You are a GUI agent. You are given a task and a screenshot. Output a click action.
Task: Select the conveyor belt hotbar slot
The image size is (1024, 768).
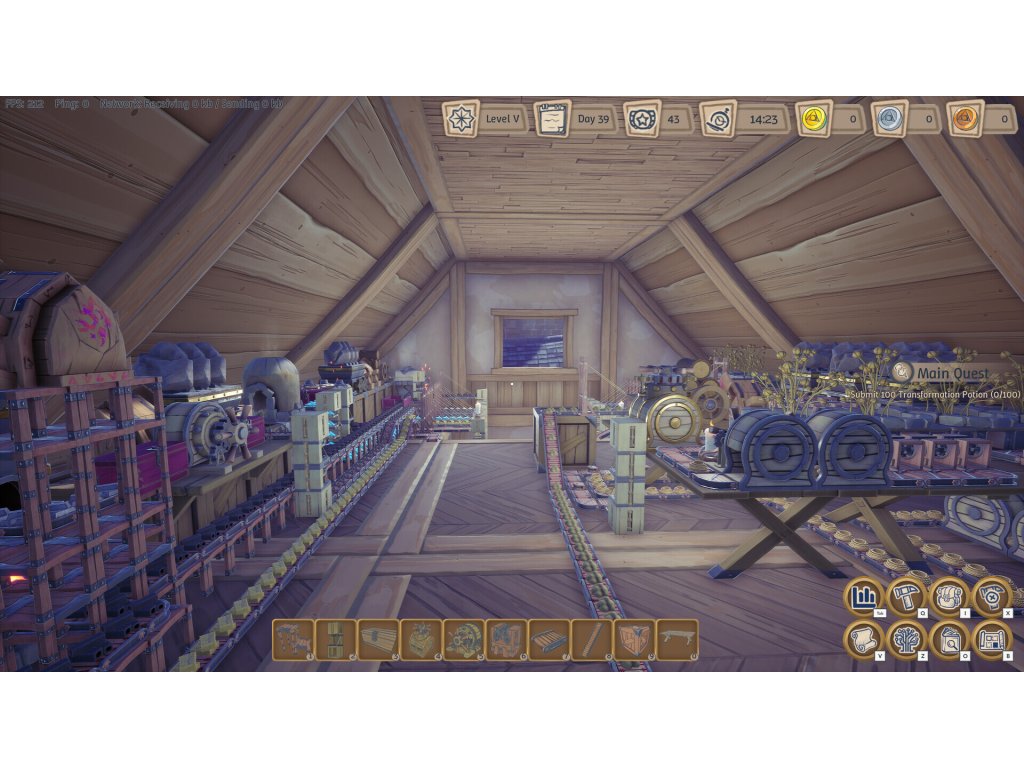(549, 640)
